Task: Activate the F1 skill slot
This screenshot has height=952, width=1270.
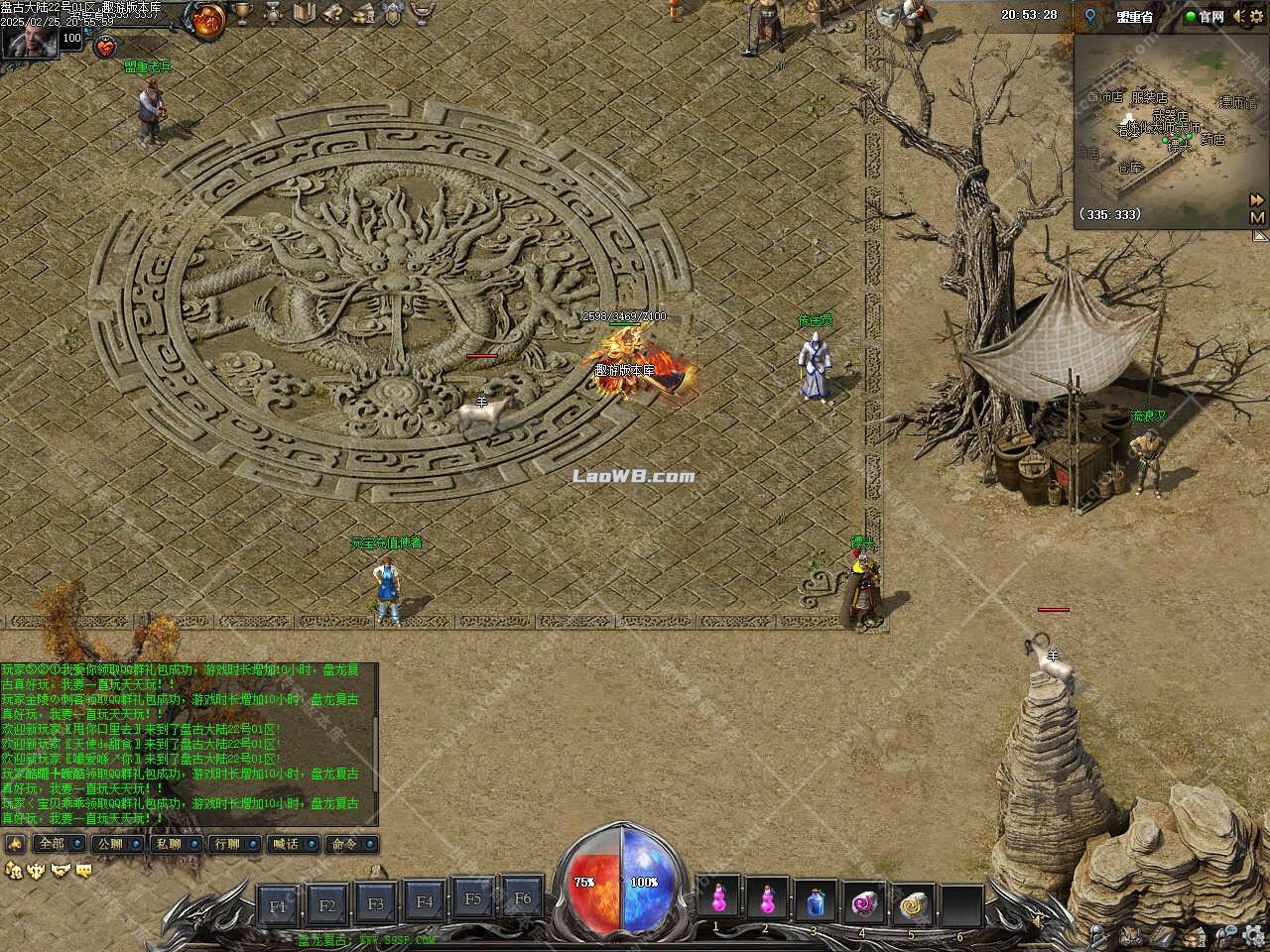Action: pyautogui.click(x=279, y=904)
